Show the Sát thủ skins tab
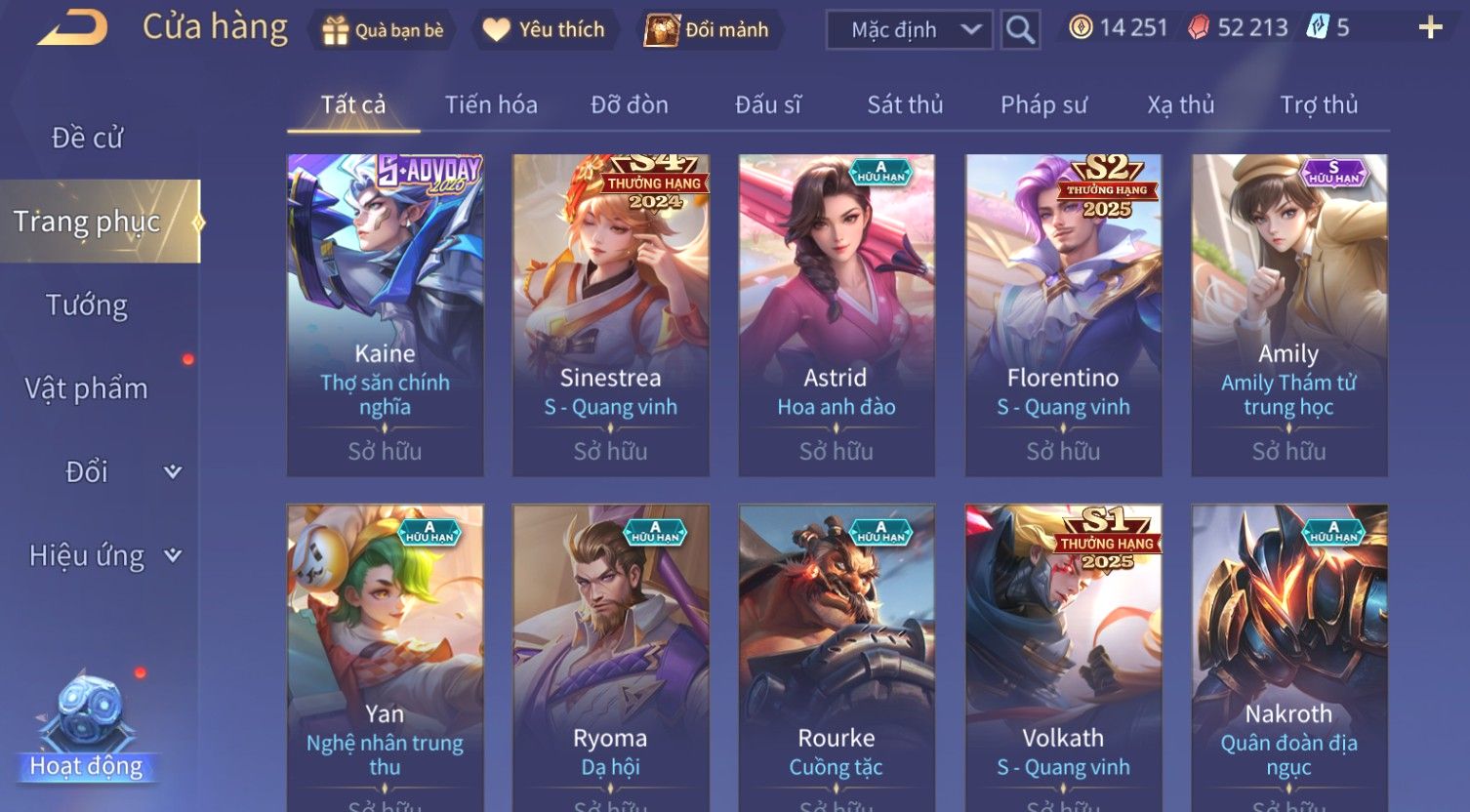Screen dimensions: 1470x812 point(905,104)
